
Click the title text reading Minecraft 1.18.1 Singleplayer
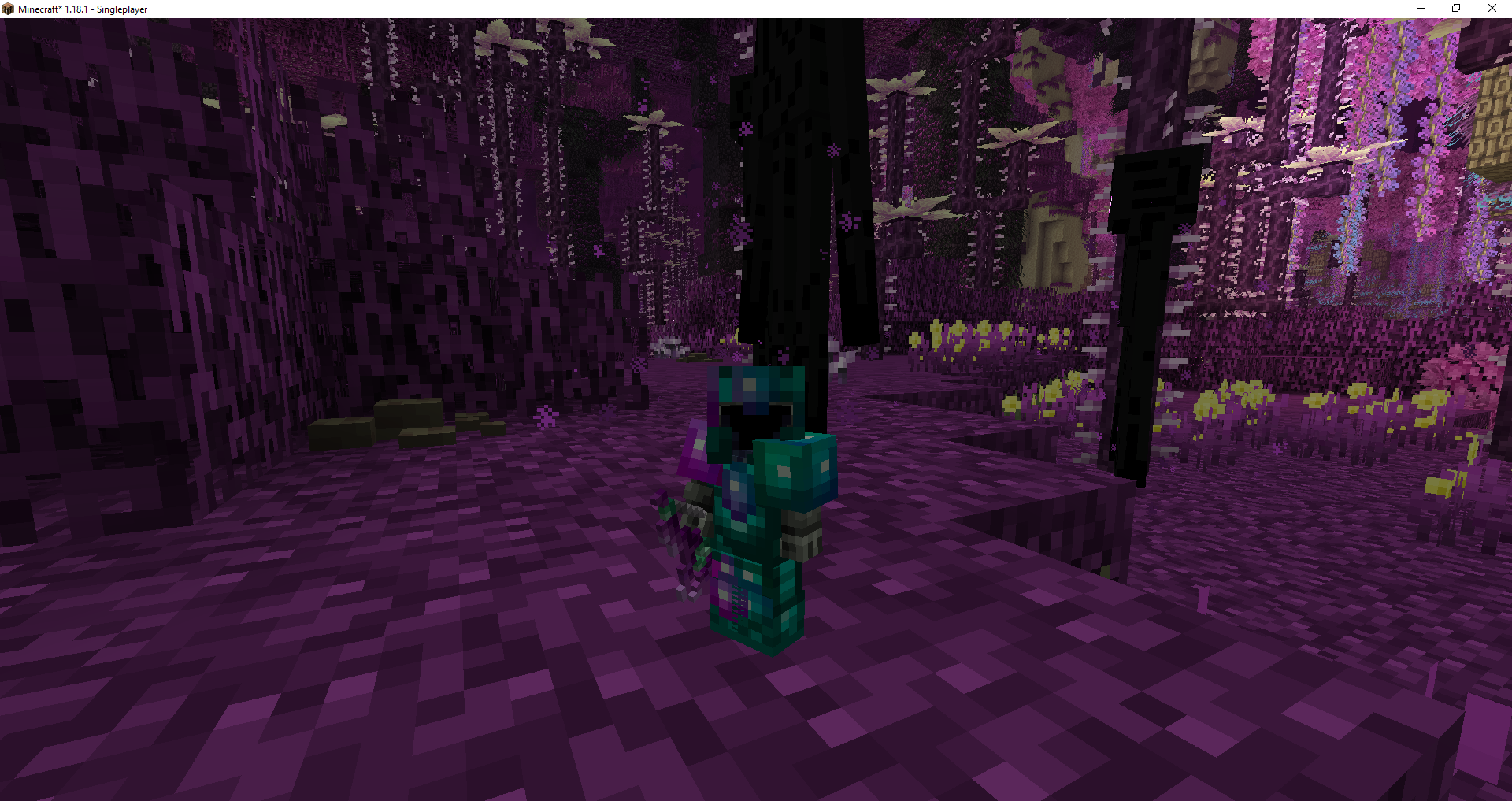tap(82, 9)
